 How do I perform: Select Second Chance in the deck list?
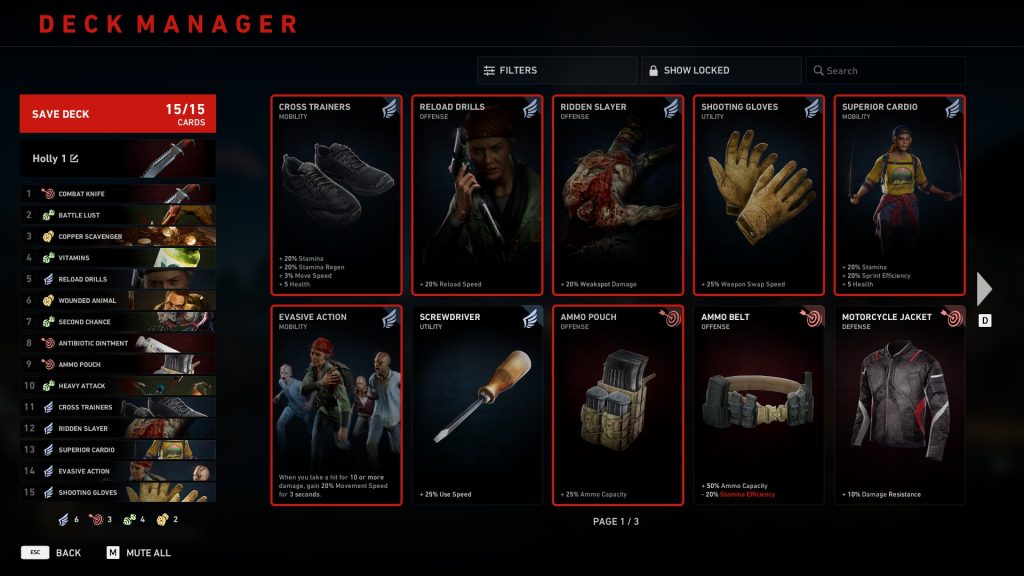tap(117, 322)
